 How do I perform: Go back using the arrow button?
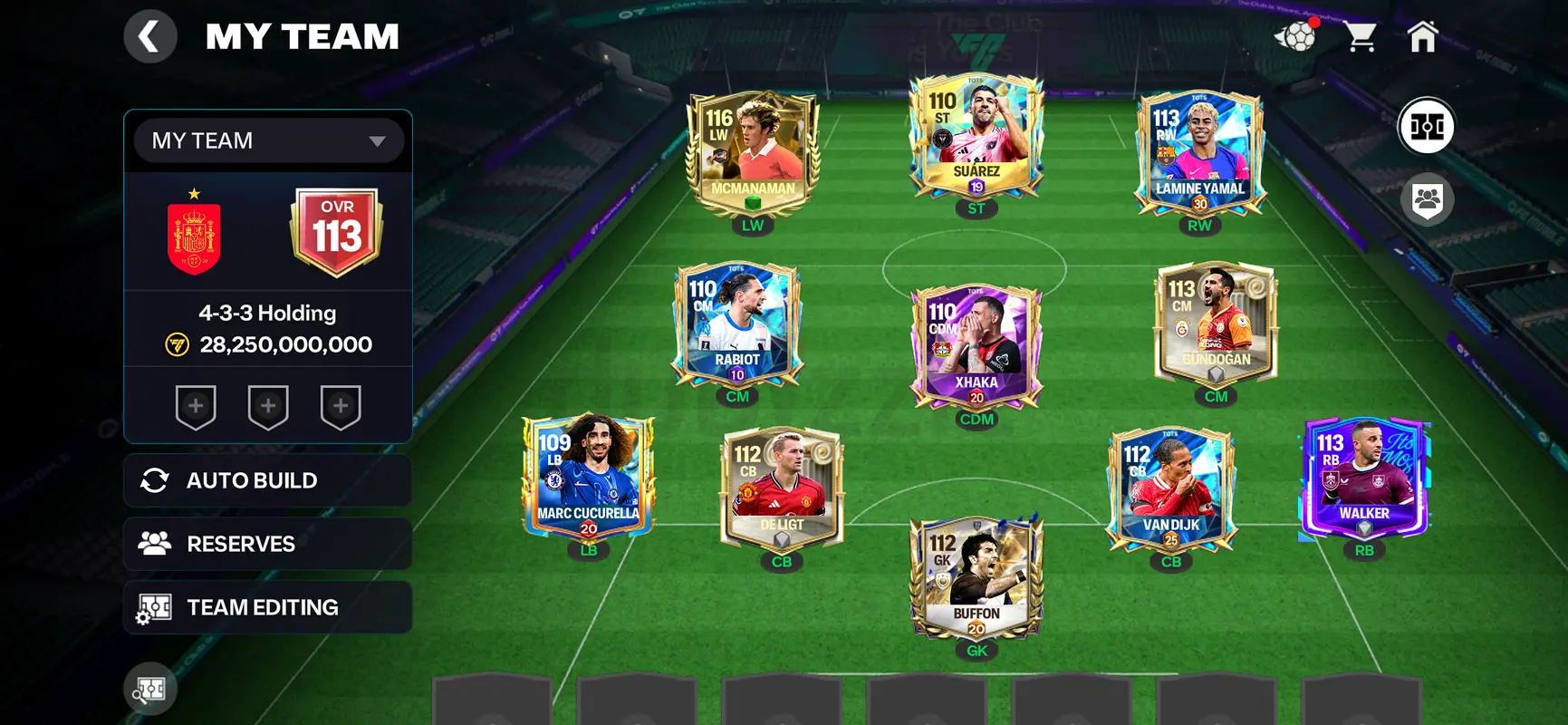[x=149, y=37]
